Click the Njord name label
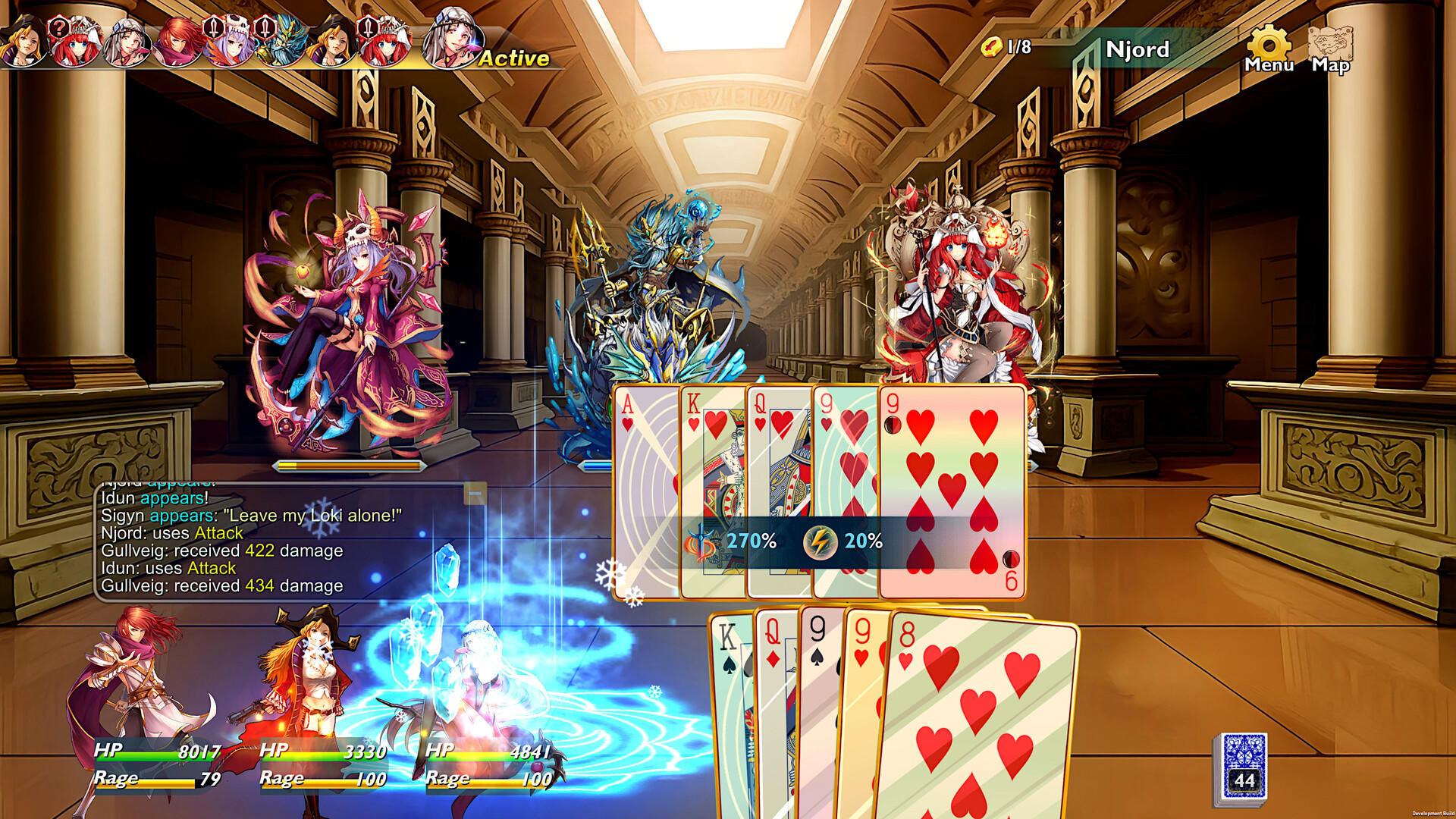1456x819 pixels. click(1138, 50)
